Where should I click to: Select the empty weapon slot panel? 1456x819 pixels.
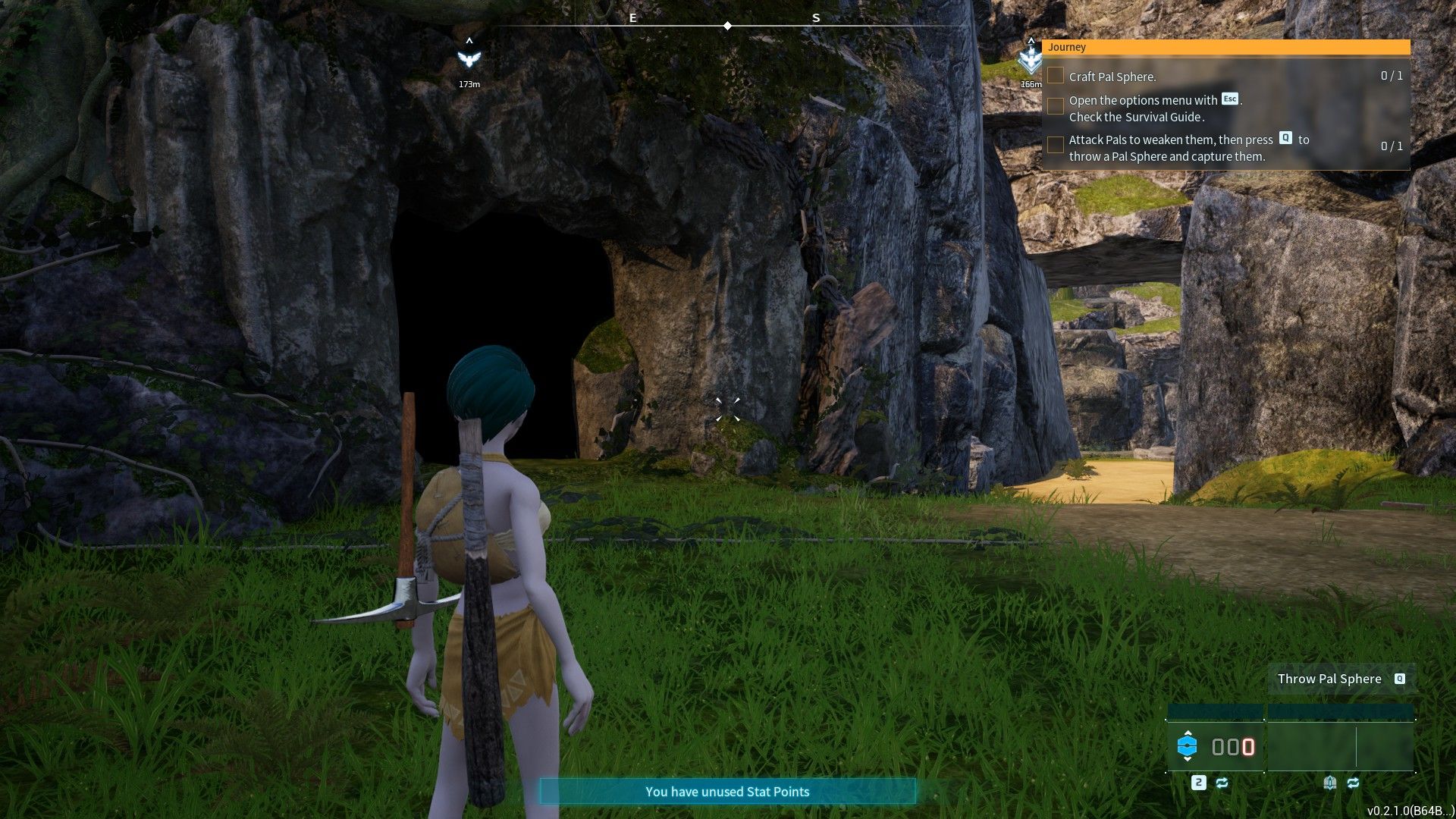click(x=1340, y=747)
